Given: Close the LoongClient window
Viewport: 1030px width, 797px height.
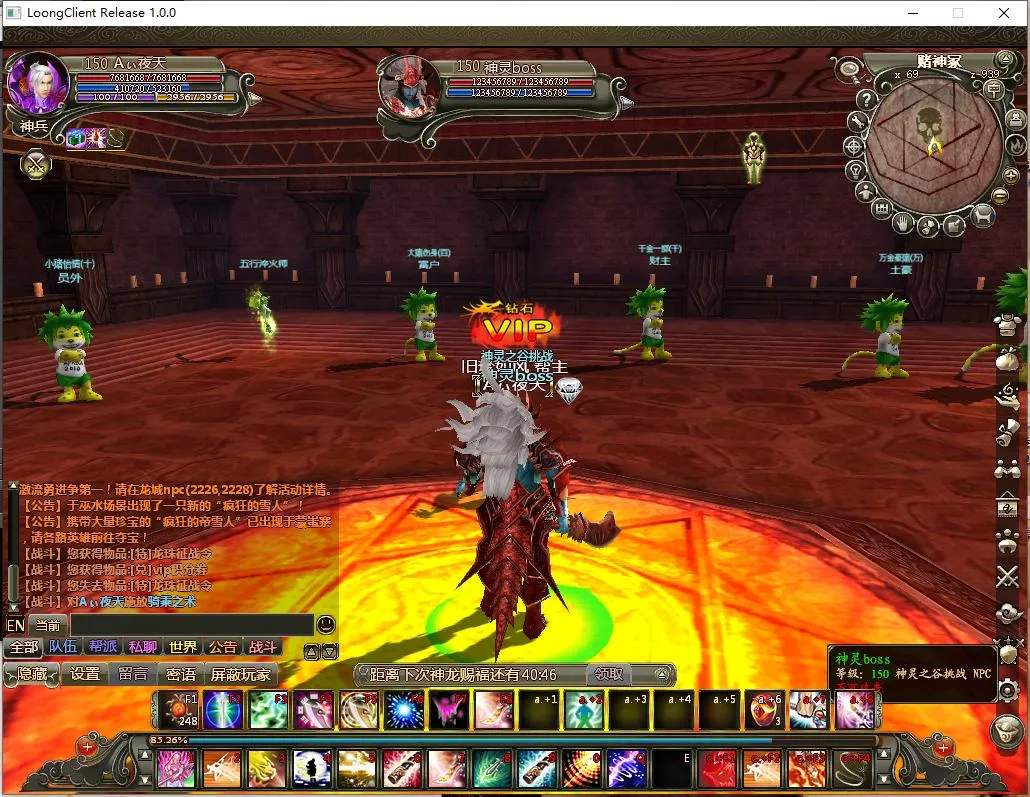Looking at the screenshot, I should pos(1004,13).
